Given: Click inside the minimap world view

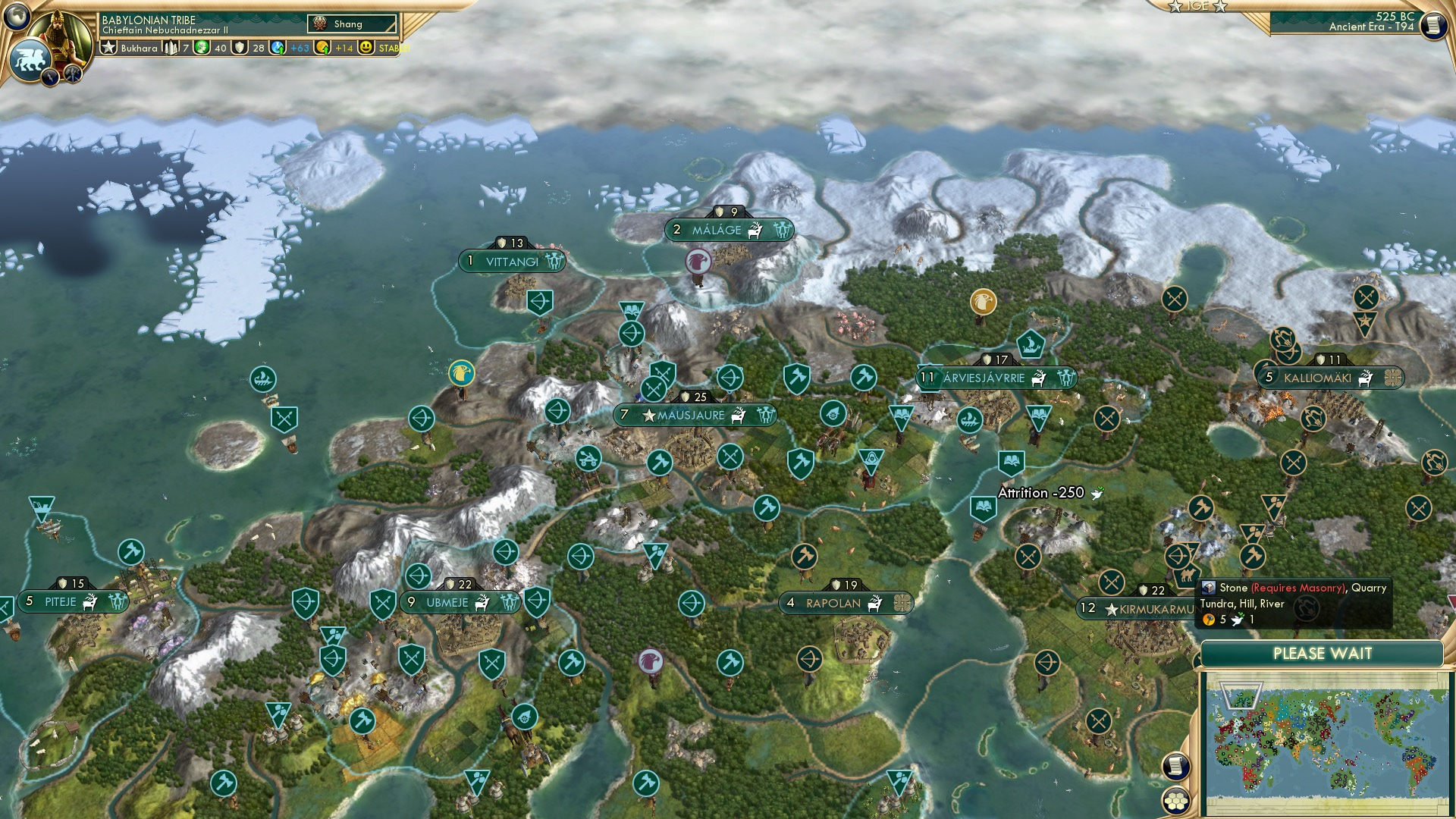Looking at the screenshot, I should pyautogui.click(x=1327, y=739).
